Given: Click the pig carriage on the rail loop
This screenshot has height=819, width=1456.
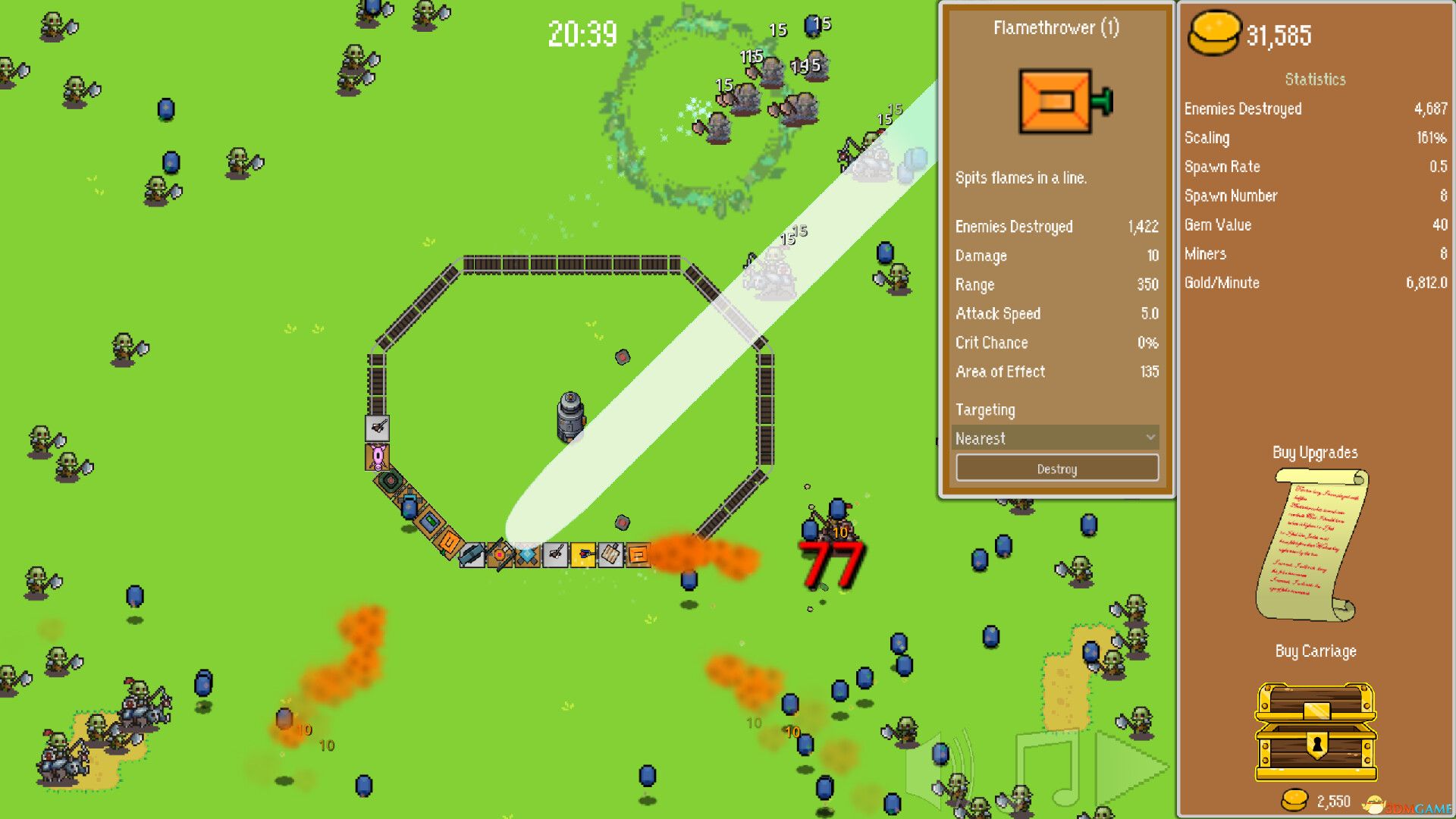Looking at the screenshot, I should coord(377,457).
